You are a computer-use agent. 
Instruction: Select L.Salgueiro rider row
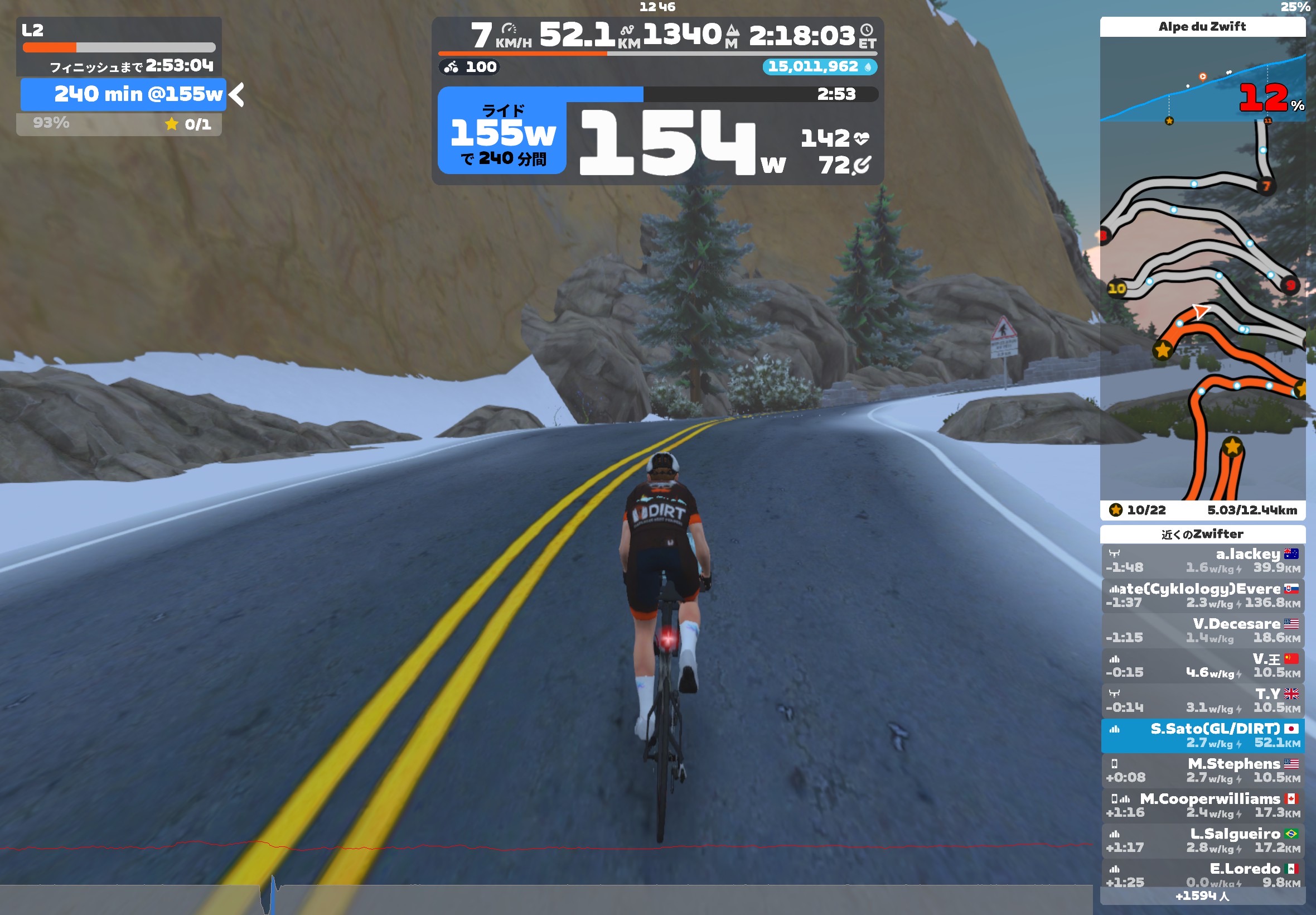[1202, 840]
